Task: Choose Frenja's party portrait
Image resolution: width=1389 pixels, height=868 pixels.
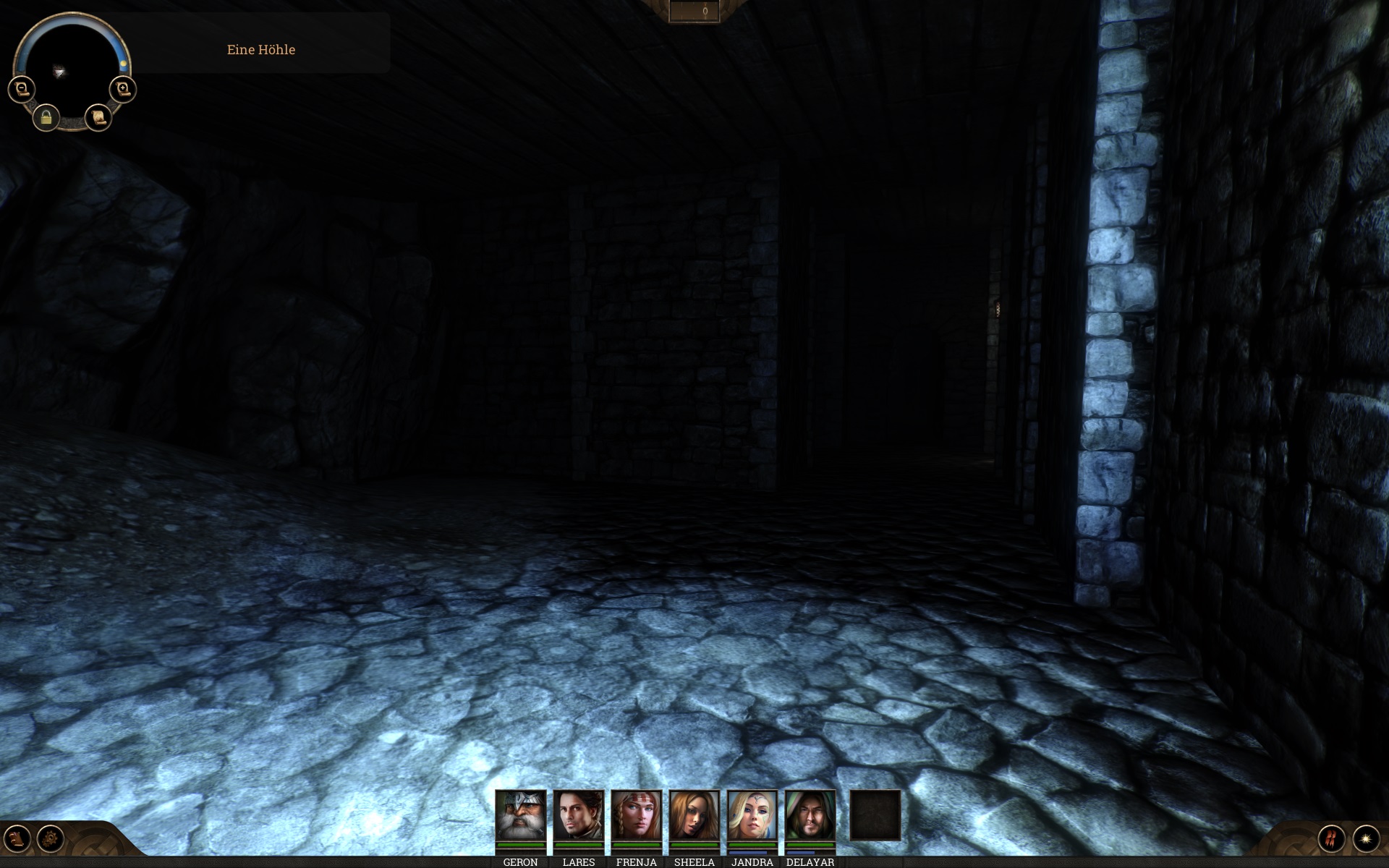Action: pos(636,814)
